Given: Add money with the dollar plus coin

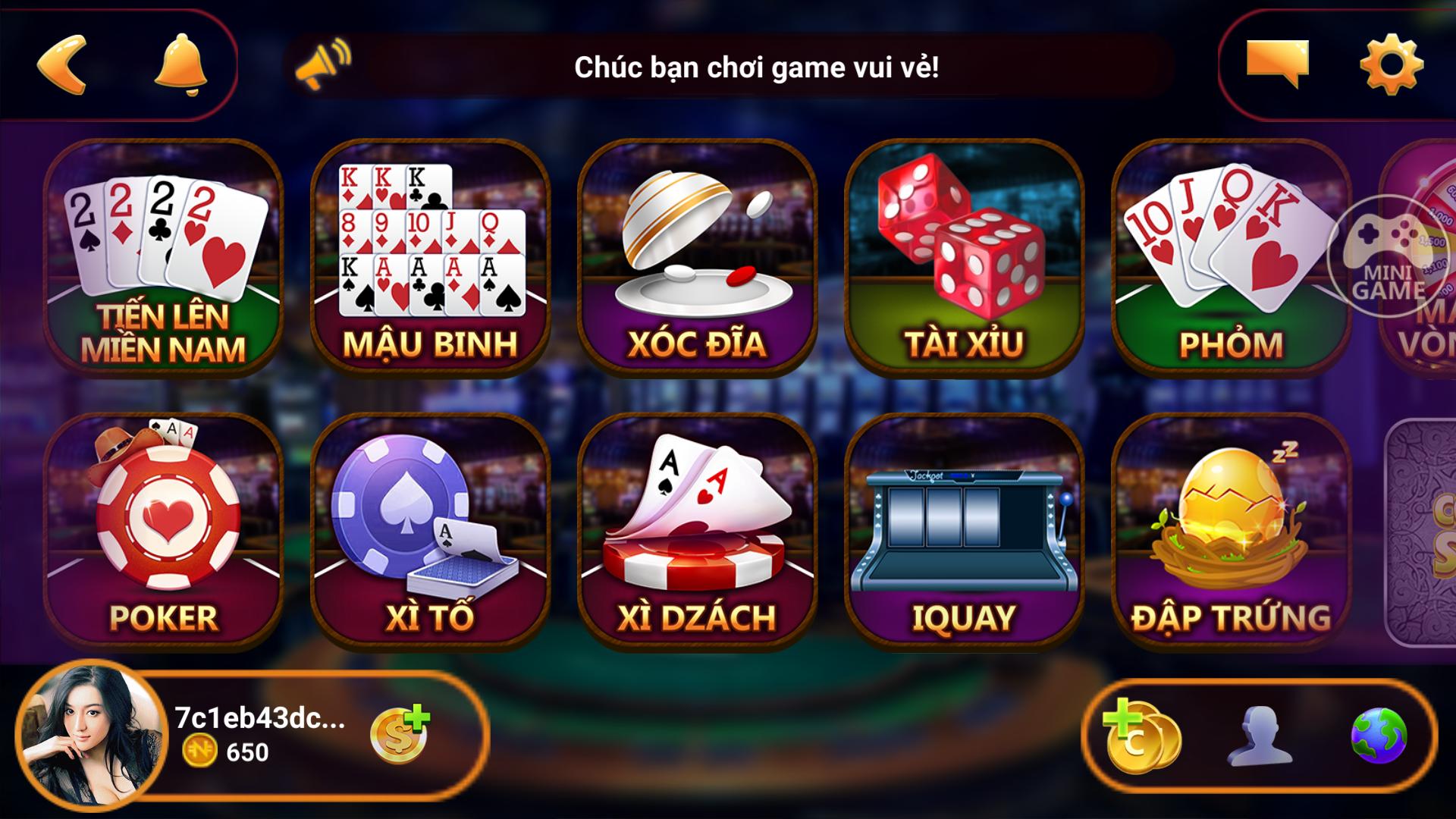Looking at the screenshot, I should [399, 734].
